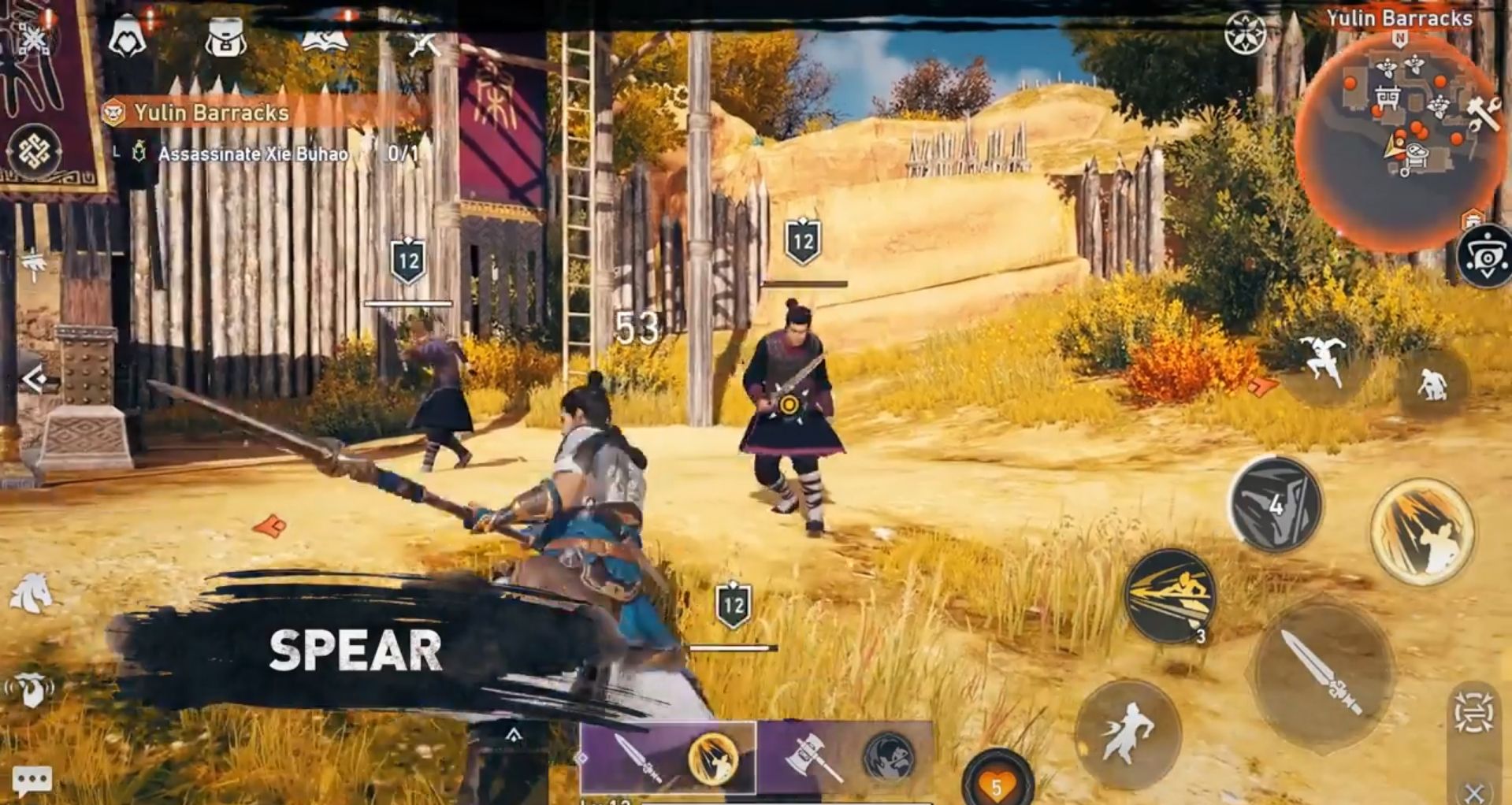Open the chat speech bubble
The image size is (1512, 805).
click(x=32, y=780)
